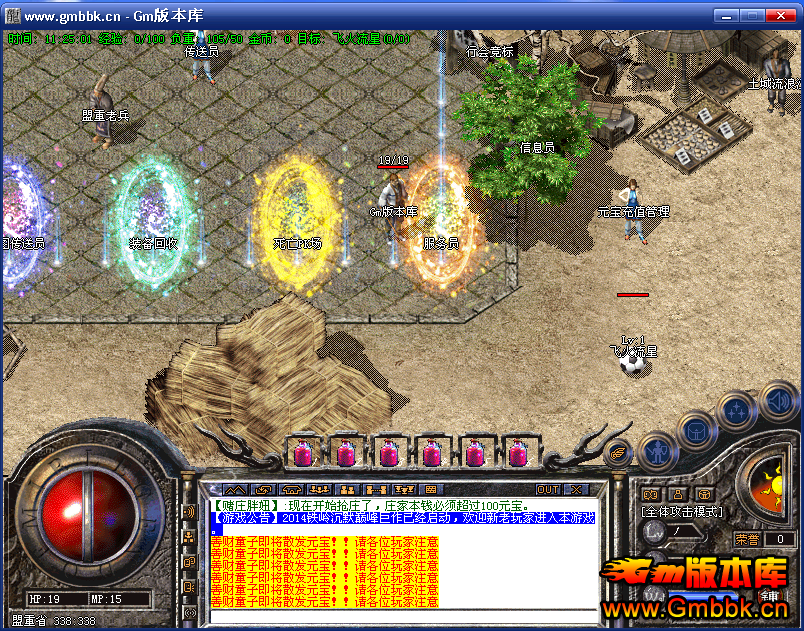The width and height of the screenshot is (804, 631).
Task: Toggle the hierarchy-tree chat filter button
Action: click(x=189, y=537)
